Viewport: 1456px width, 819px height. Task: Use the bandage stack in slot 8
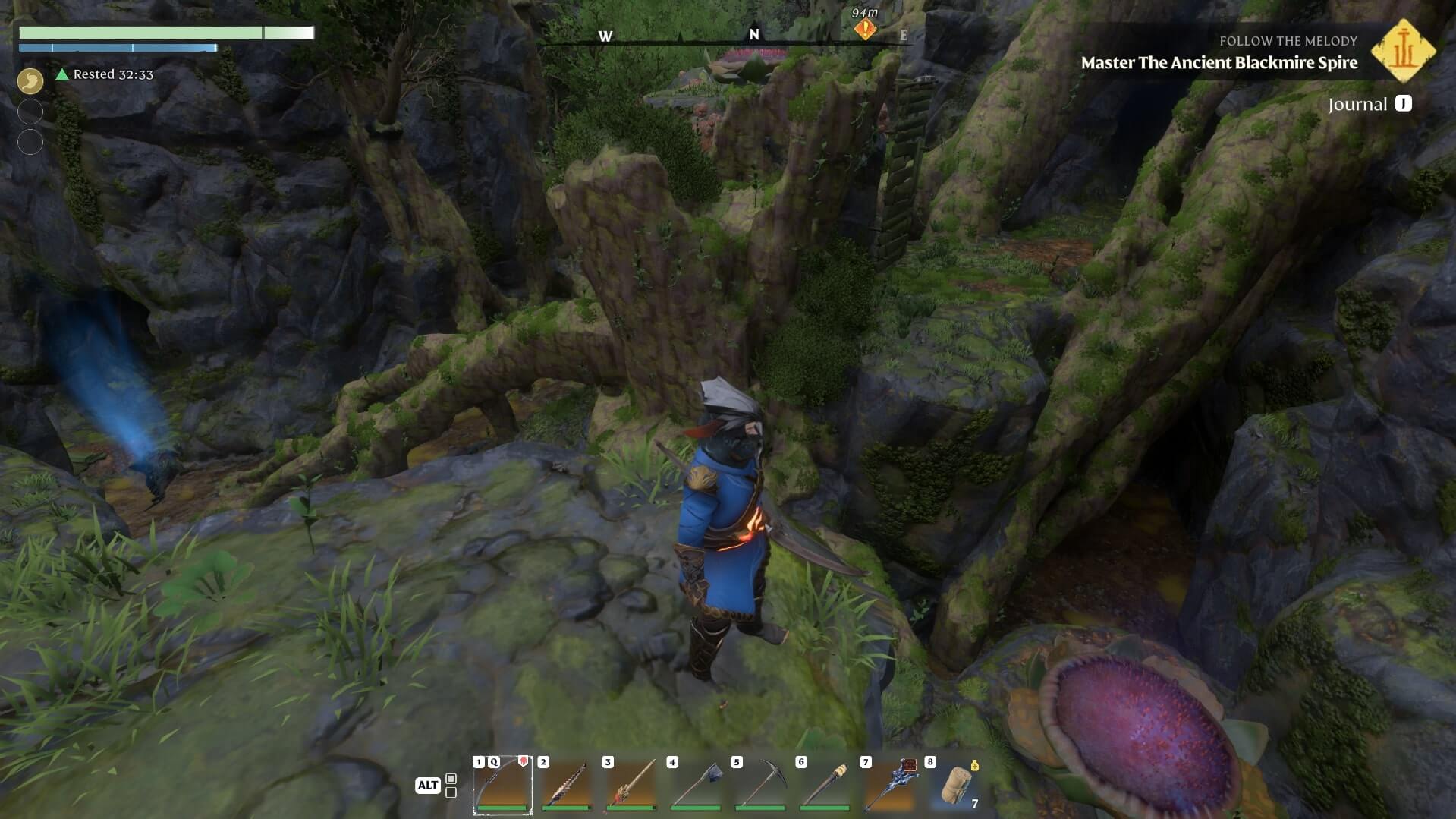(954, 785)
